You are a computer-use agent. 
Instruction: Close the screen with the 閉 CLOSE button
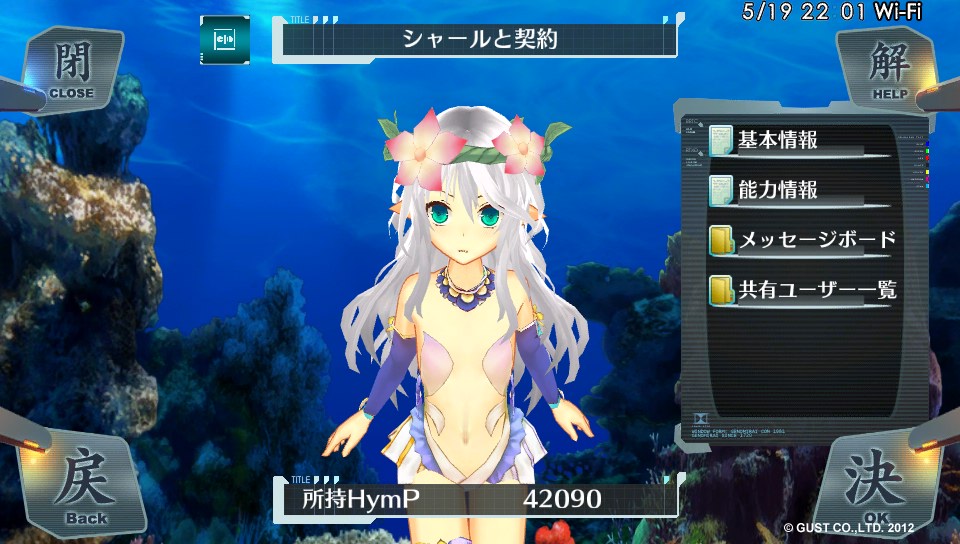(70, 67)
